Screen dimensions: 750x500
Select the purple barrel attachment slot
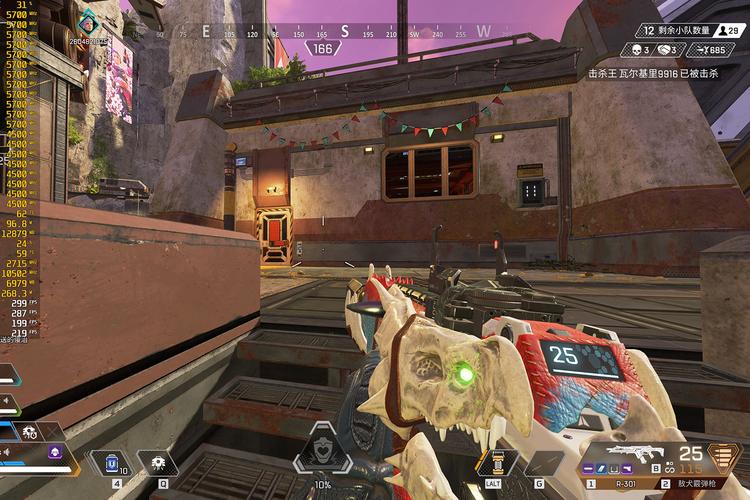pyautogui.click(x=590, y=468)
